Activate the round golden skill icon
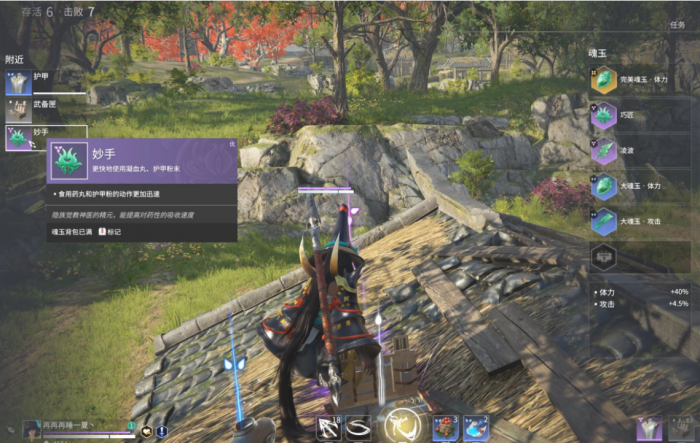Screen dimensions: 700x443 coord(404,426)
